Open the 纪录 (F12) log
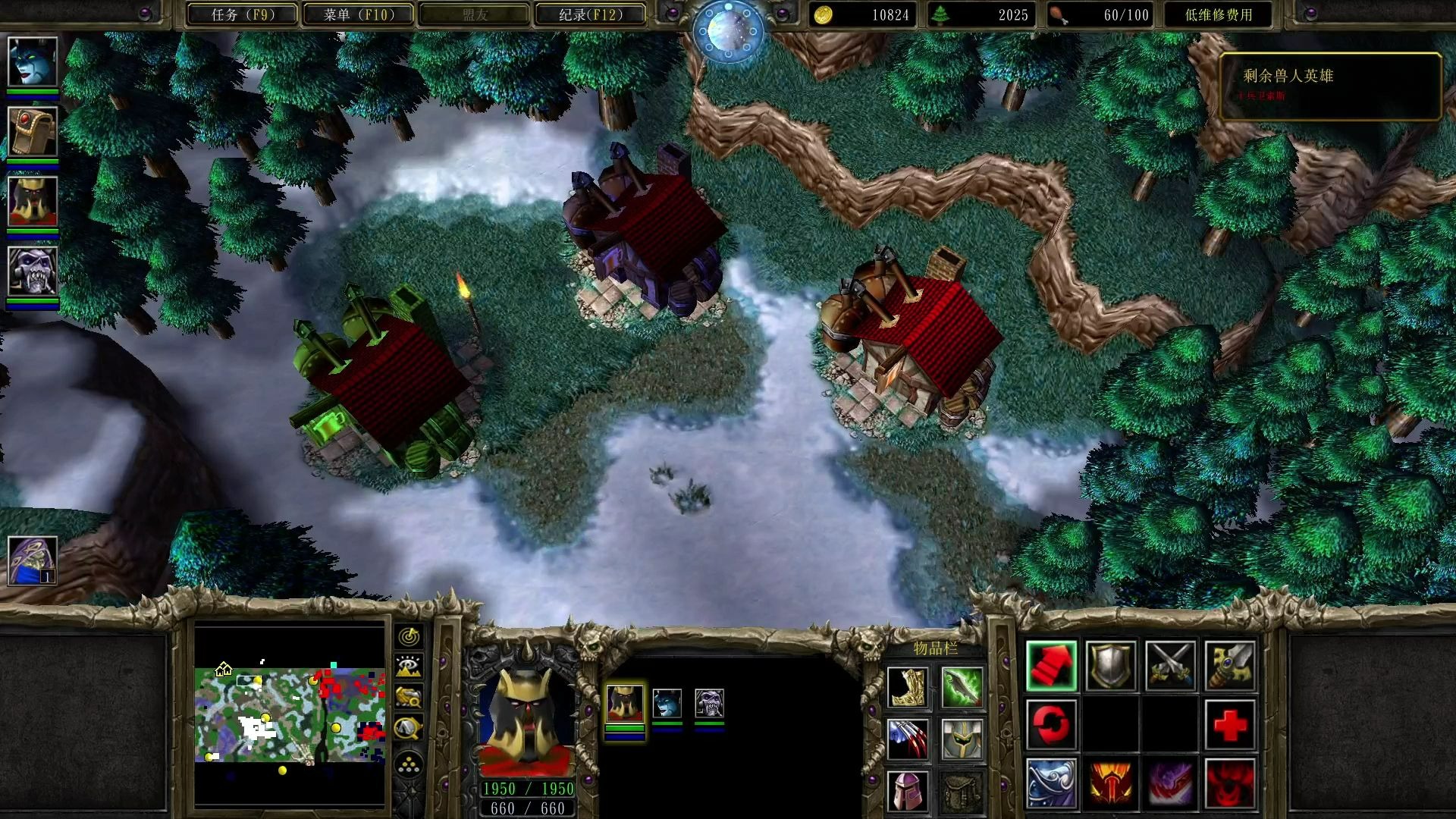Image resolution: width=1456 pixels, height=819 pixels. click(x=591, y=14)
